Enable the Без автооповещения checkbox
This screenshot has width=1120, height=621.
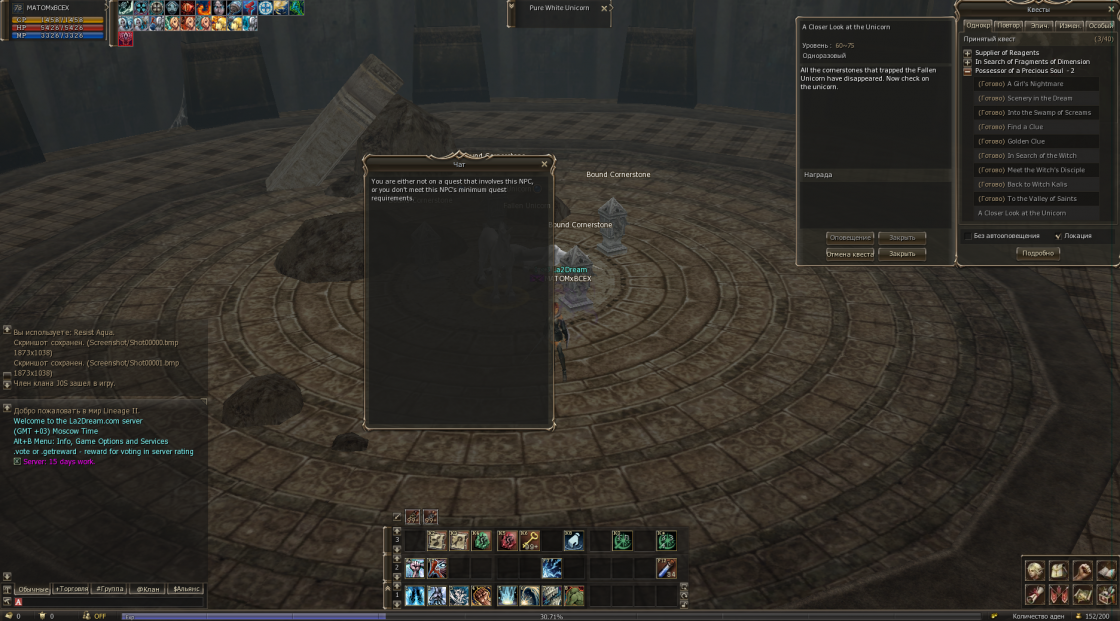click(x=968, y=236)
